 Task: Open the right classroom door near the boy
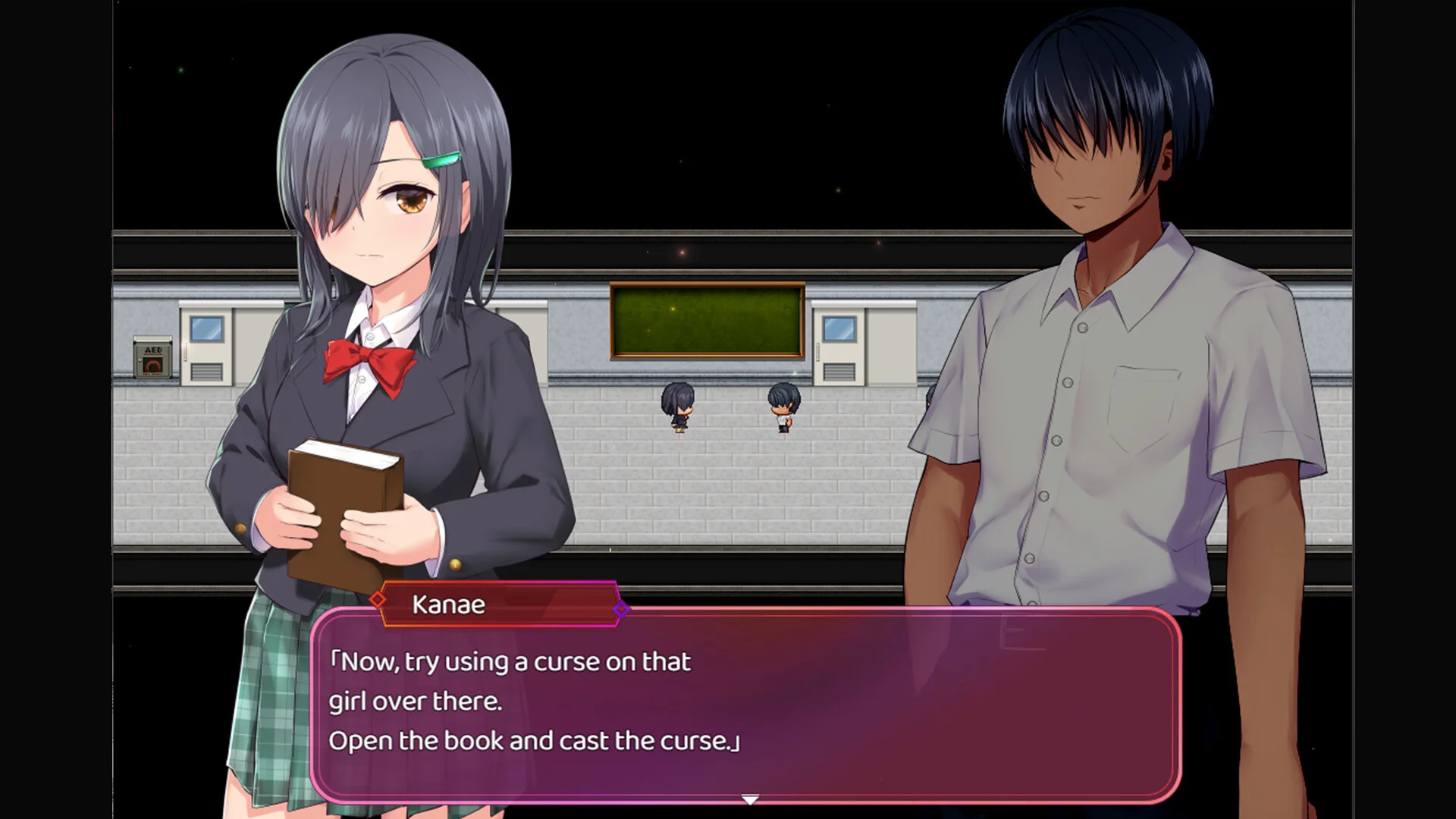pos(838,349)
